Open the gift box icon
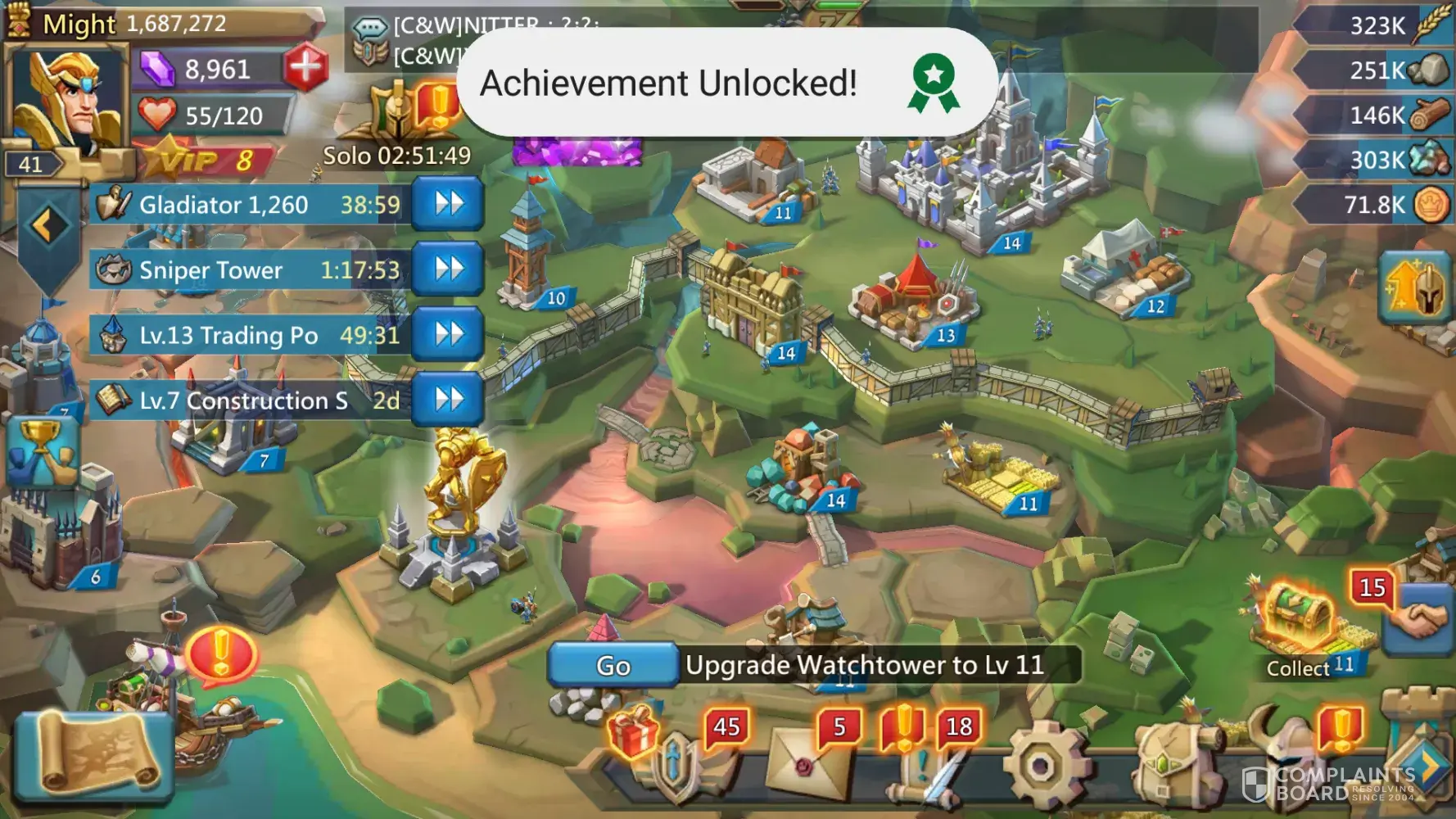This screenshot has height=819, width=1456. (633, 731)
